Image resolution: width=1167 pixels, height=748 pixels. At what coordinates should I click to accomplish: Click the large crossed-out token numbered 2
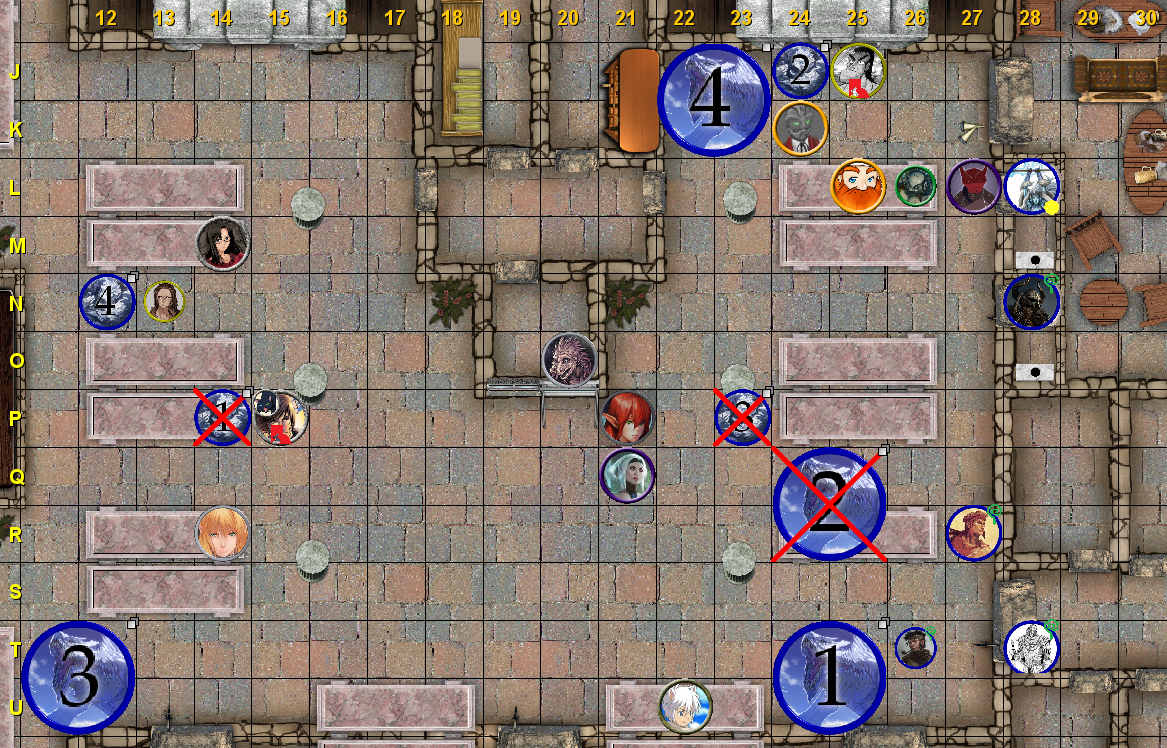(830, 505)
